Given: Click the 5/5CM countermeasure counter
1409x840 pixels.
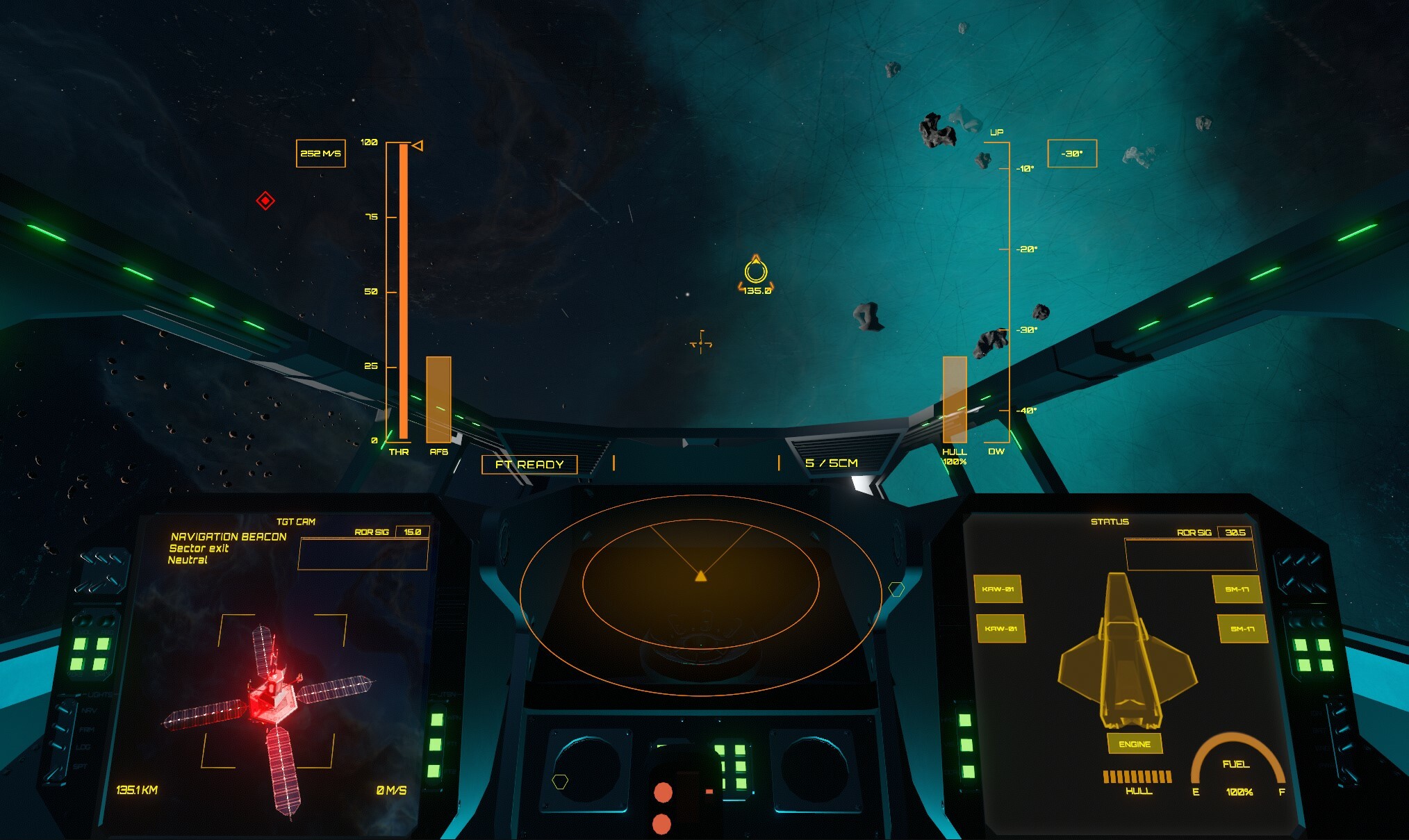Looking at the screenshot, I should coord(832,462).
